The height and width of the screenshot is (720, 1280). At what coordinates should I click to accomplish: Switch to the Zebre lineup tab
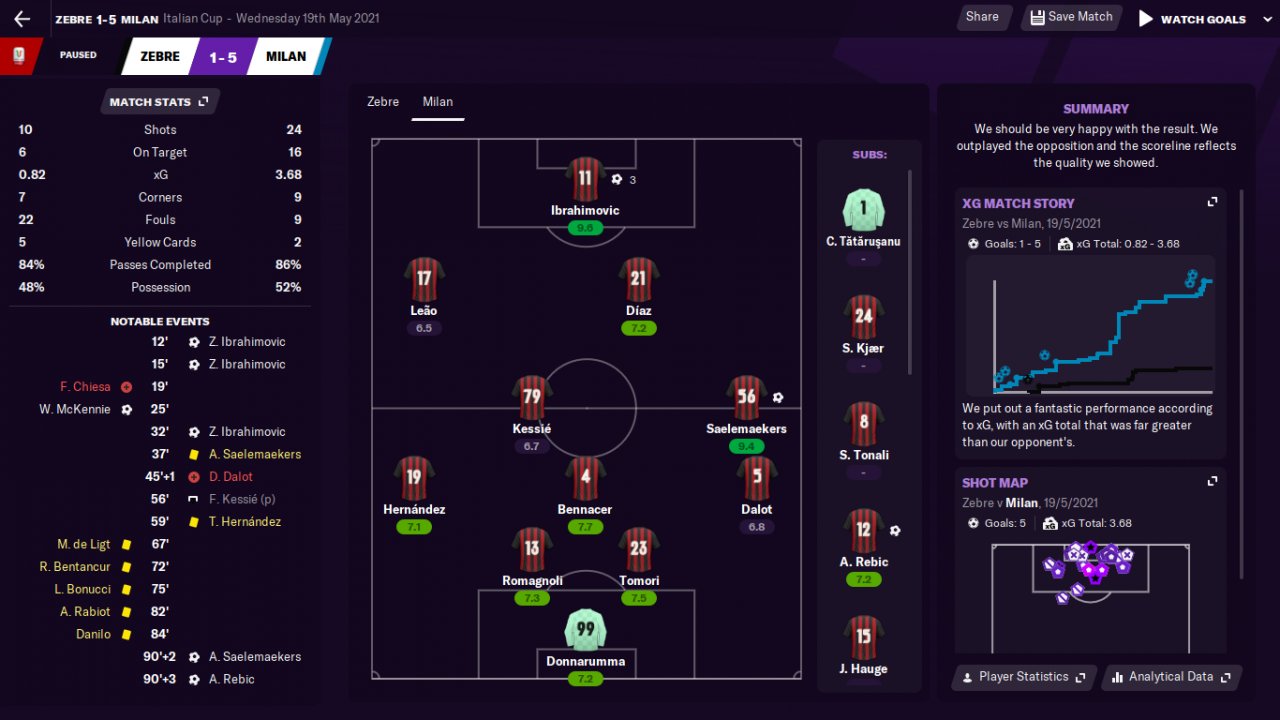(x=383, y=102)
